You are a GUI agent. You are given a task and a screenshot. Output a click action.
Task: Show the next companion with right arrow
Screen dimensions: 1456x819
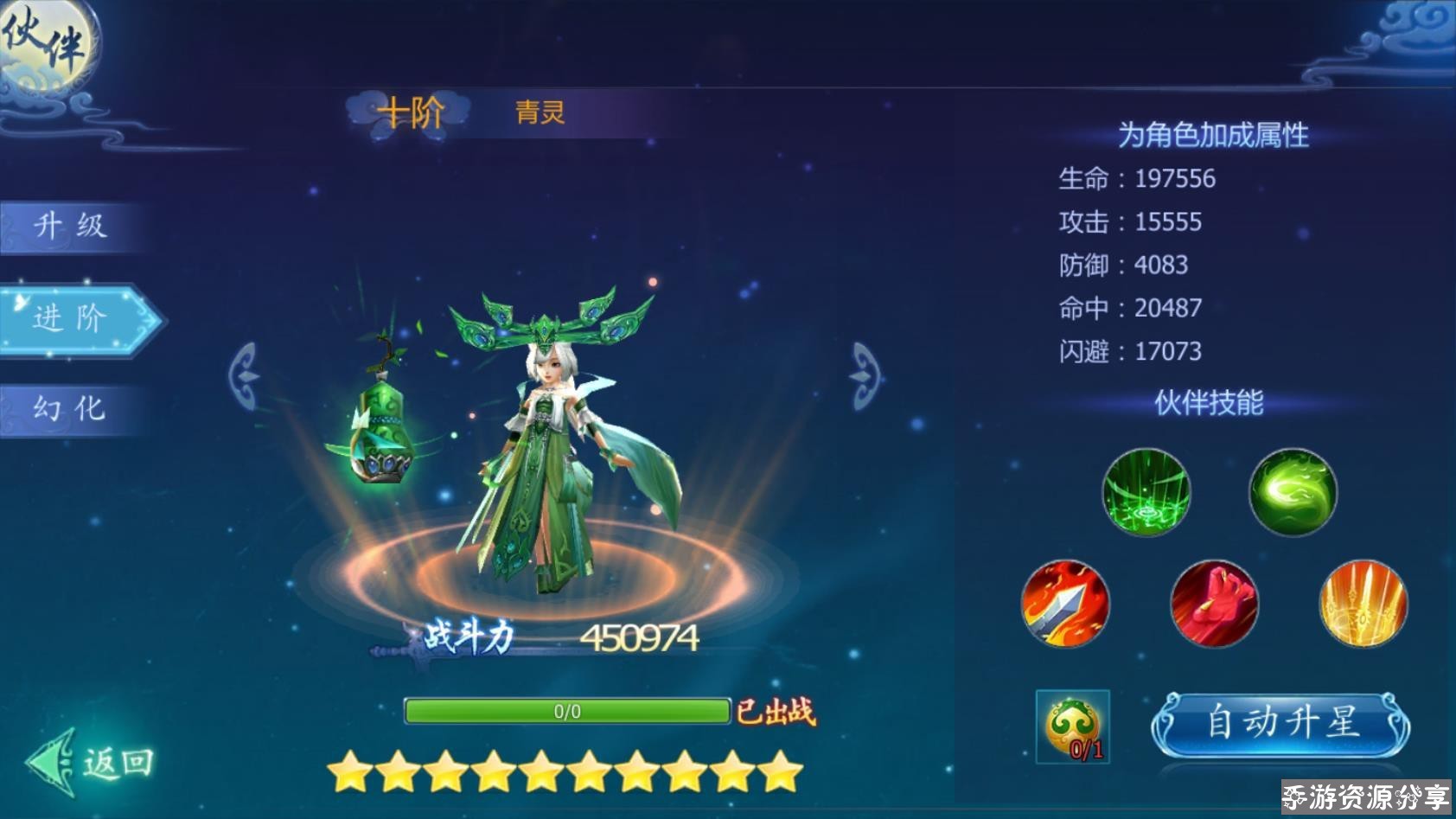point(865,375)
